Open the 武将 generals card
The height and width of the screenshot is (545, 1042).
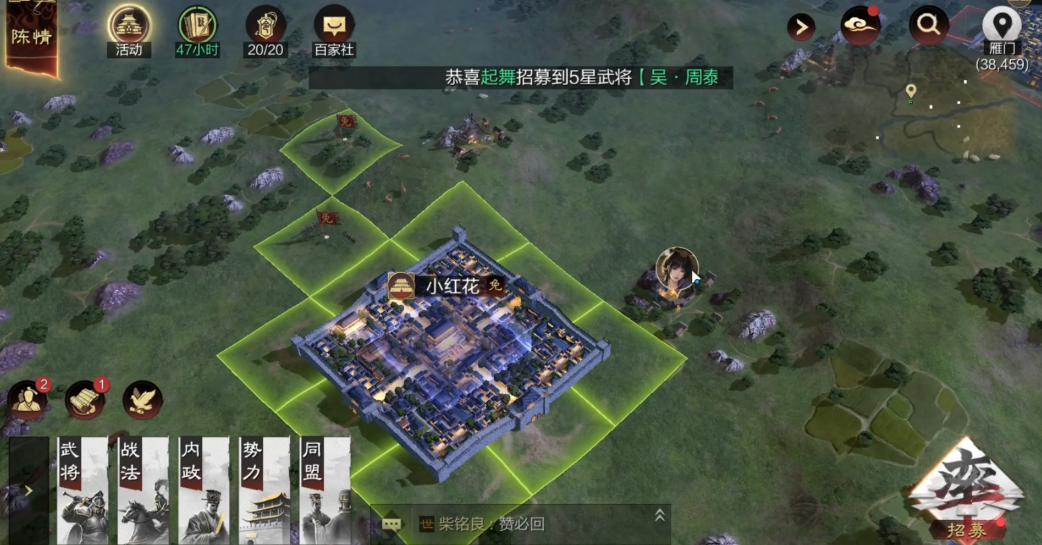click(x=81, y=490)
